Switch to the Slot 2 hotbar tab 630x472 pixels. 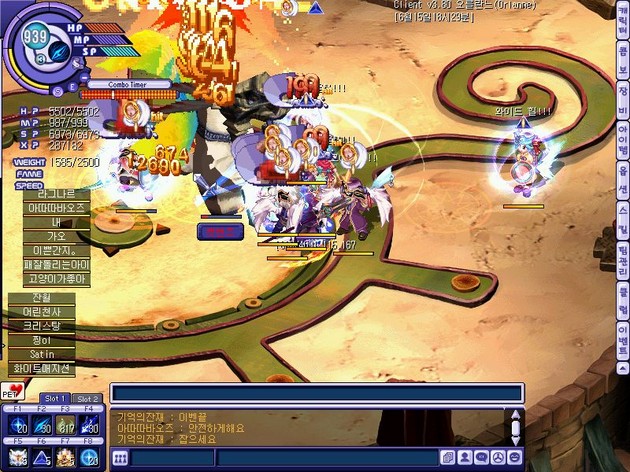tap(87, 399)
